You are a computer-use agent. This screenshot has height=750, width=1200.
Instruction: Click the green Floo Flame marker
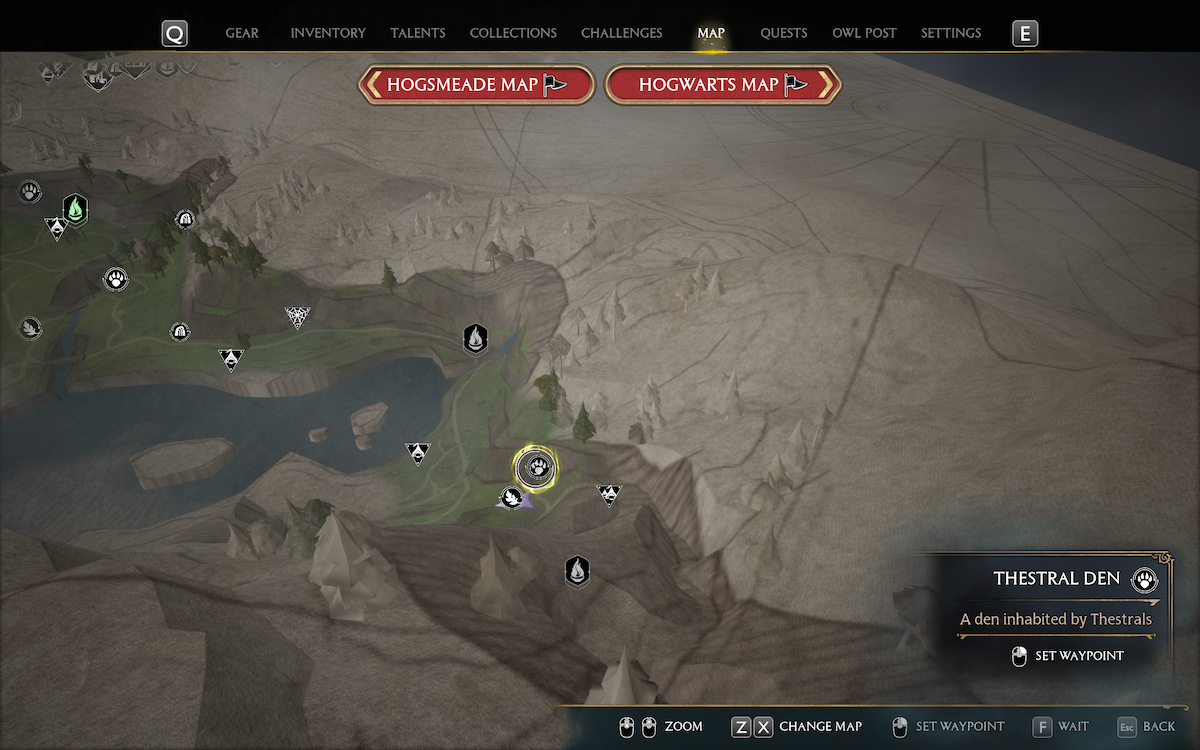click(x=74, y=209)
